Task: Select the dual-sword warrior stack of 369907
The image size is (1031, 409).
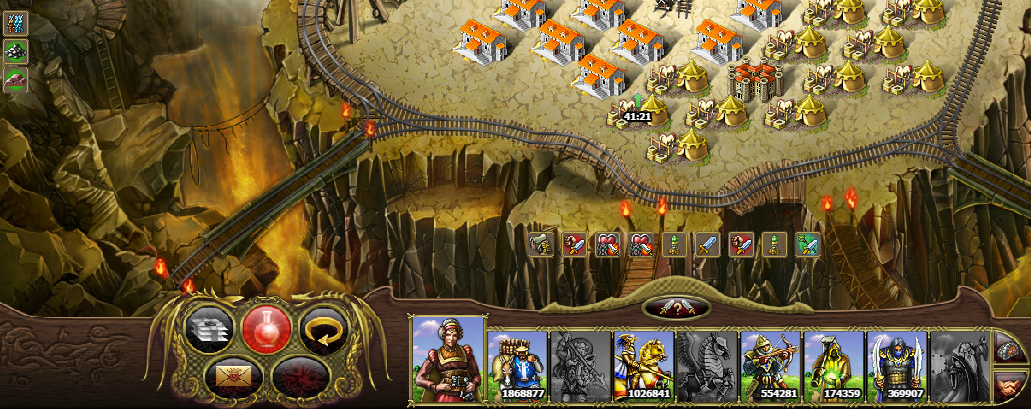Action: (897, 367)
